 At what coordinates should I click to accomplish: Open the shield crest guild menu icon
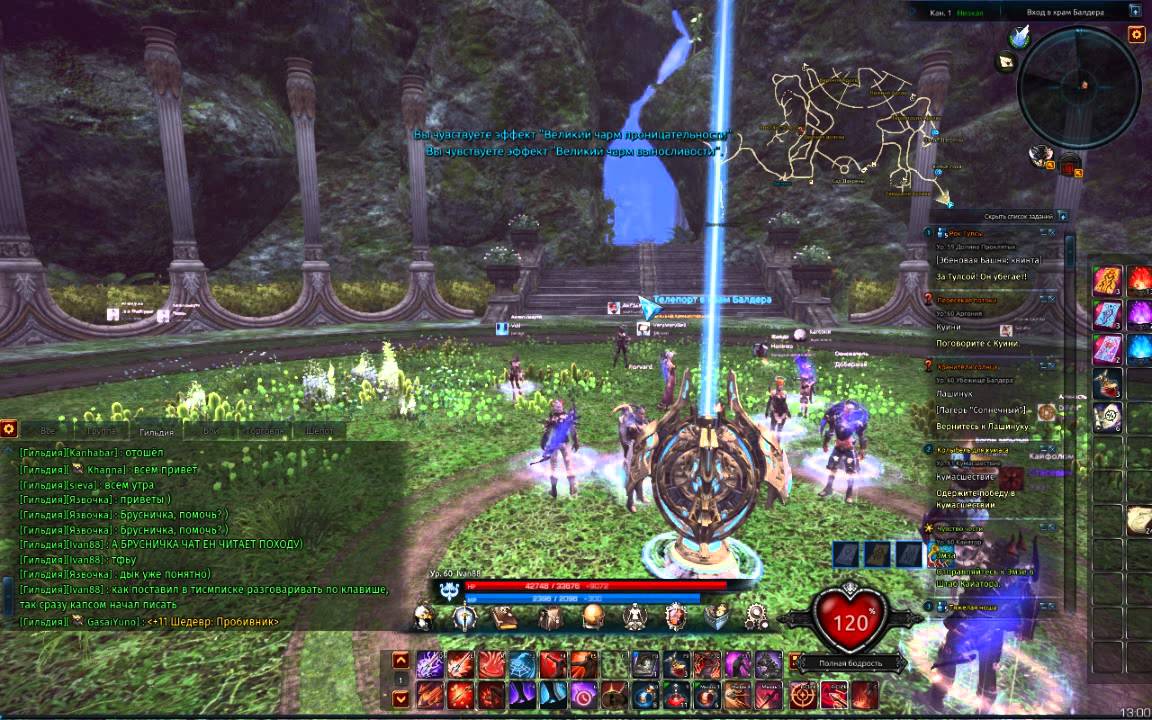[x=677, y=617]
